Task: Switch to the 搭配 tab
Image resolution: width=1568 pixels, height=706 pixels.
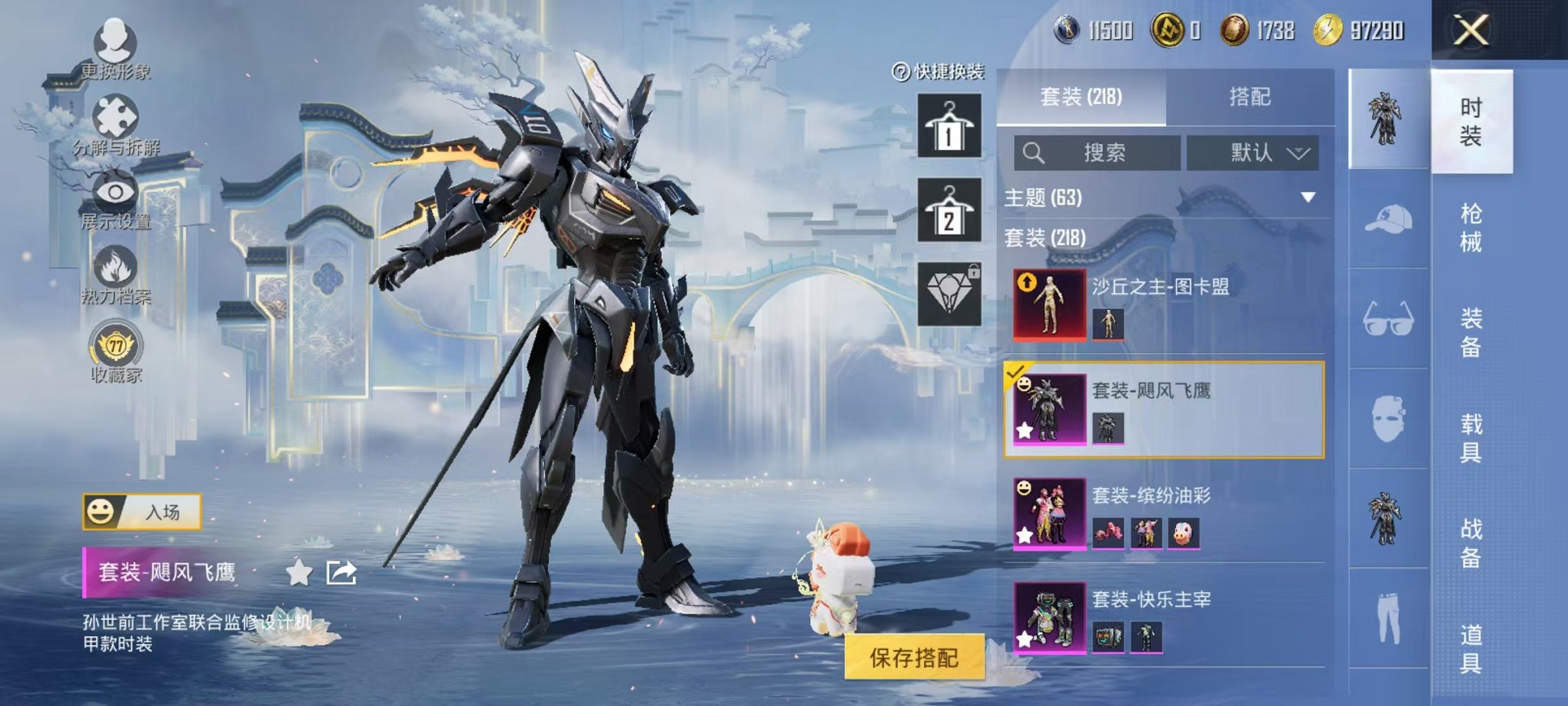Action: (1249, 97)
